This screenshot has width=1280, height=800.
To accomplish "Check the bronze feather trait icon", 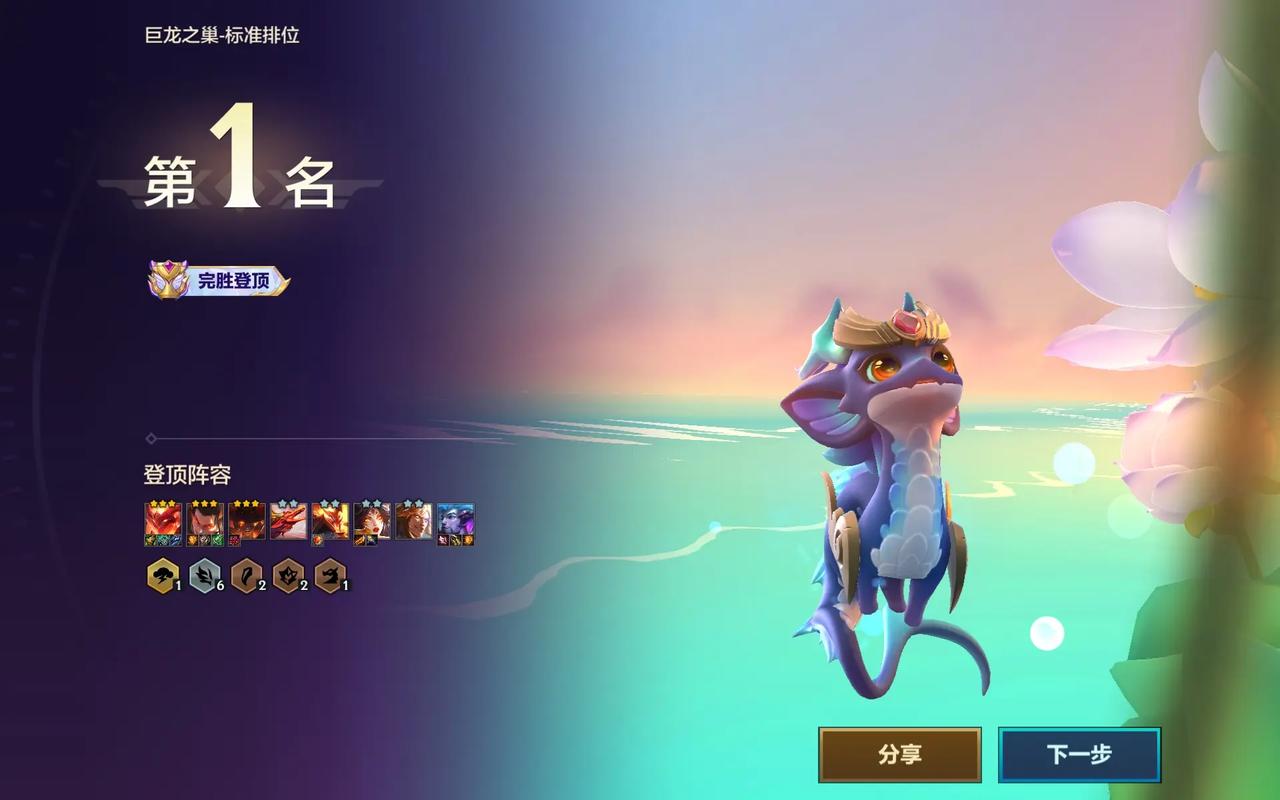I will [x=245, y=576].
